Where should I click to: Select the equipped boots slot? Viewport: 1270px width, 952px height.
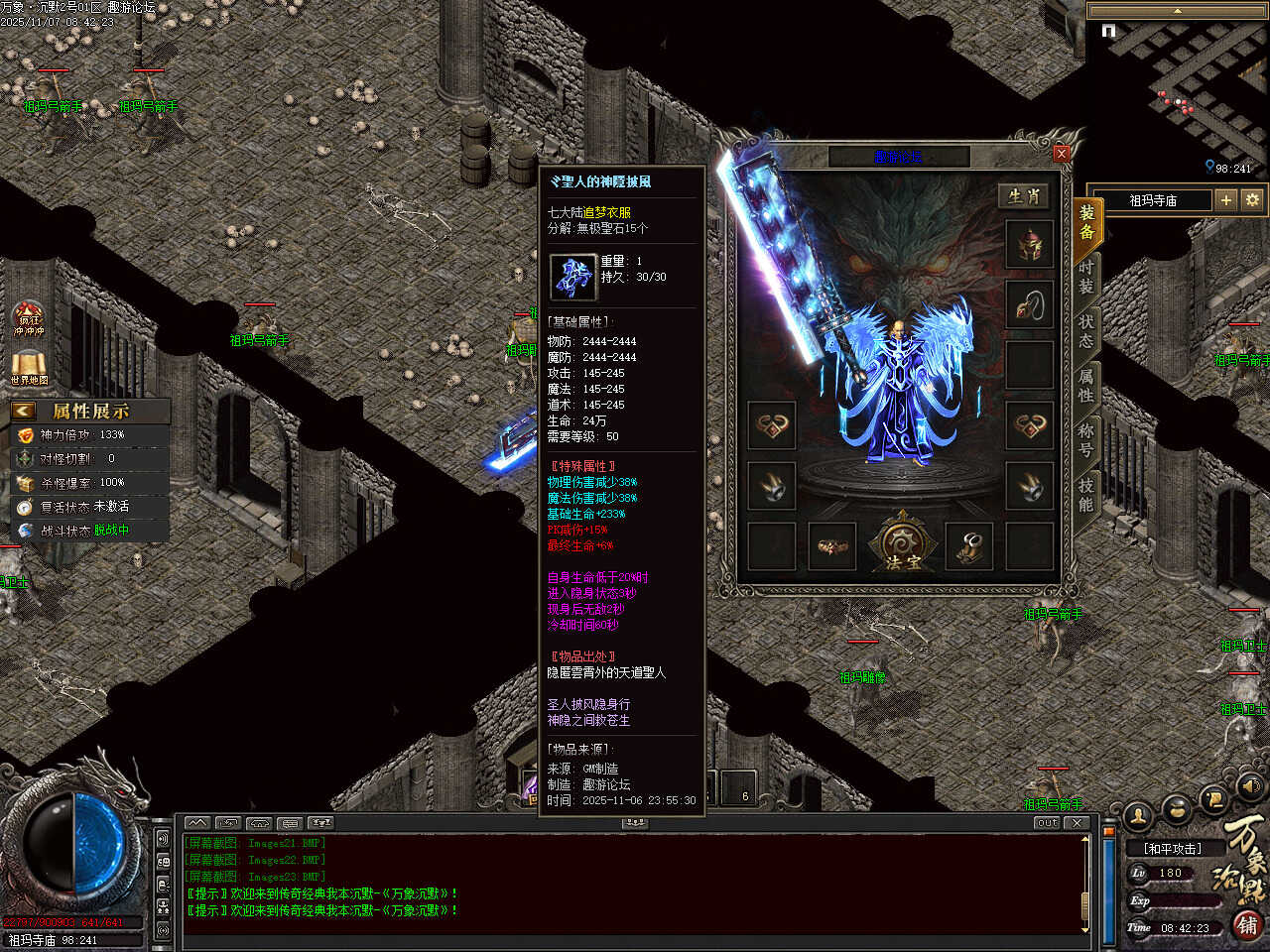coord(969,546)
